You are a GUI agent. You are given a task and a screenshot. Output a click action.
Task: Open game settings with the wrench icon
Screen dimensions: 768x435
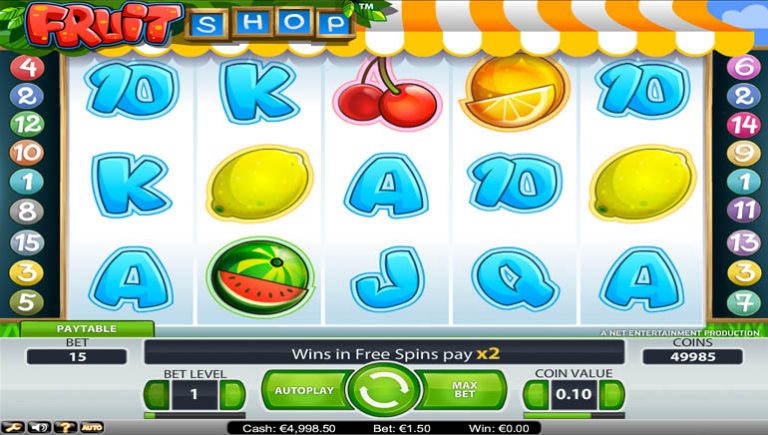coord(15,427)
